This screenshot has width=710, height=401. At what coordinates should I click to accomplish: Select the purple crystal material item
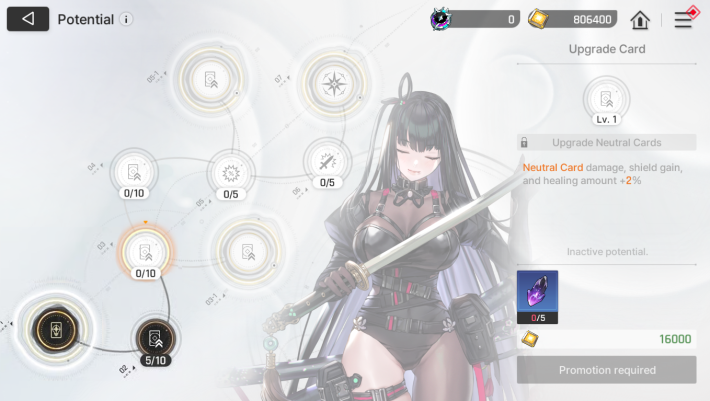[x=537, y=293]
